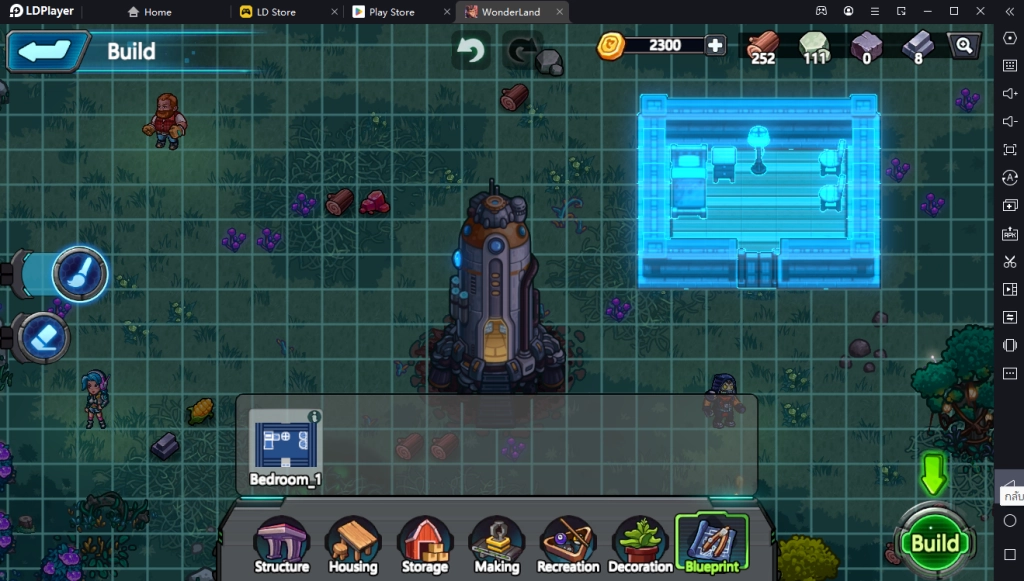The image size is (1024, 581).
Task: Switch to the Structure category
Action: (x=282, y=546)
